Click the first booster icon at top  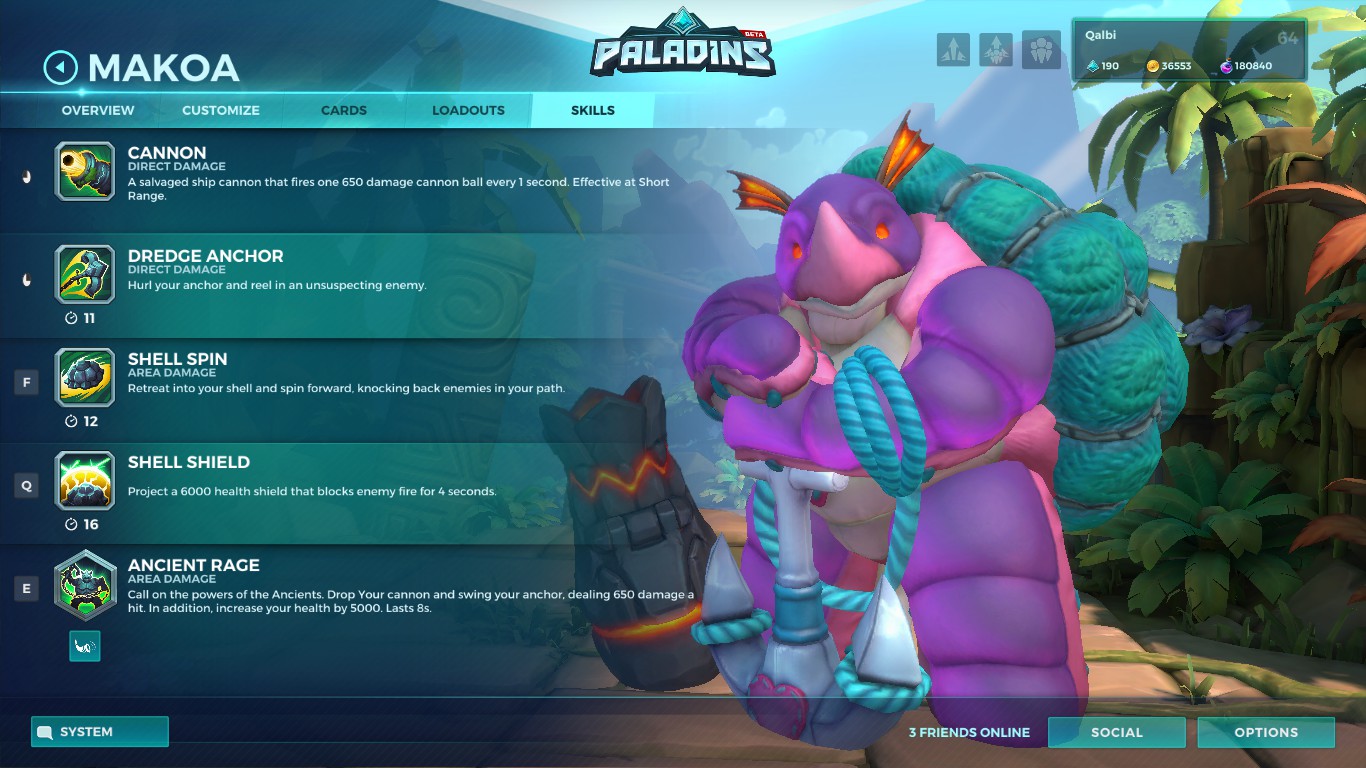(953, 50)
